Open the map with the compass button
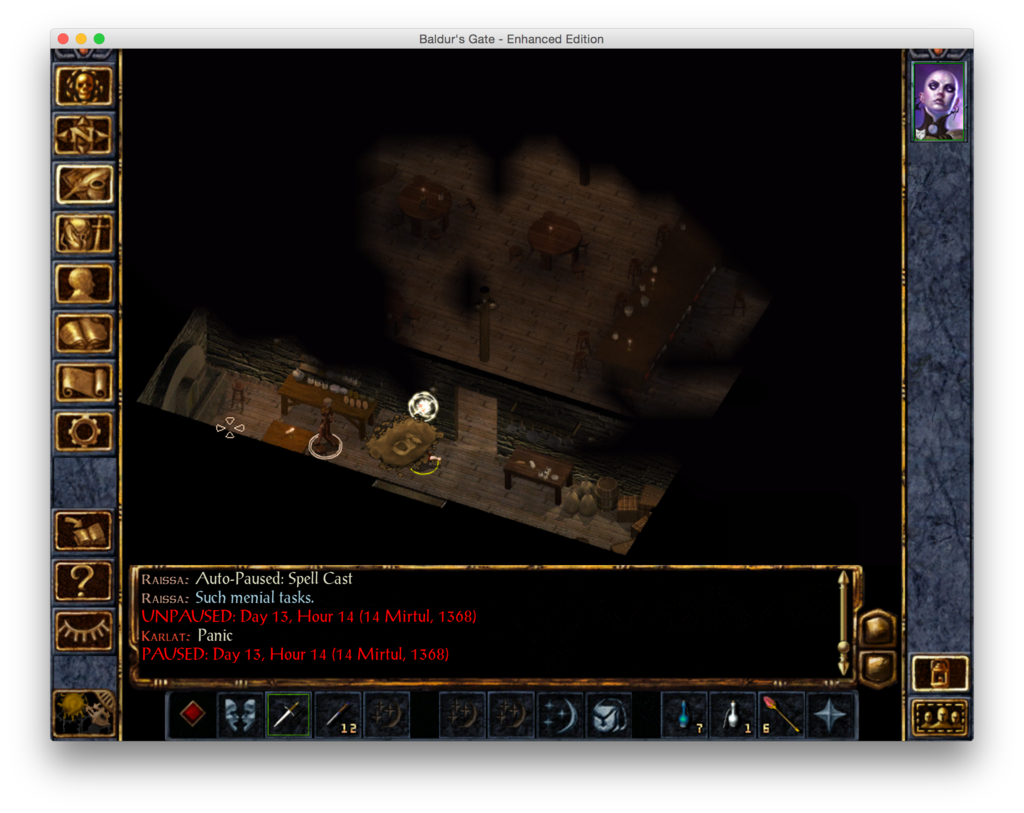The height and width of the screenshot is (813, 1024). 84,135
